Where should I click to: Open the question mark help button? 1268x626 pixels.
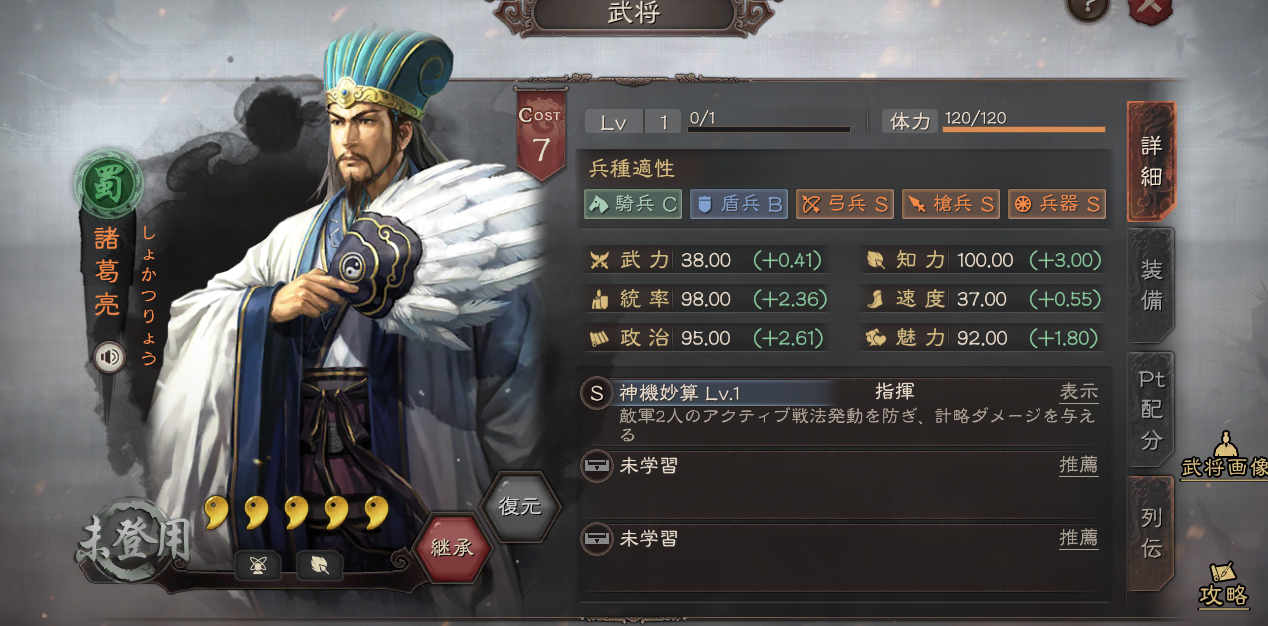(1088, 8)
